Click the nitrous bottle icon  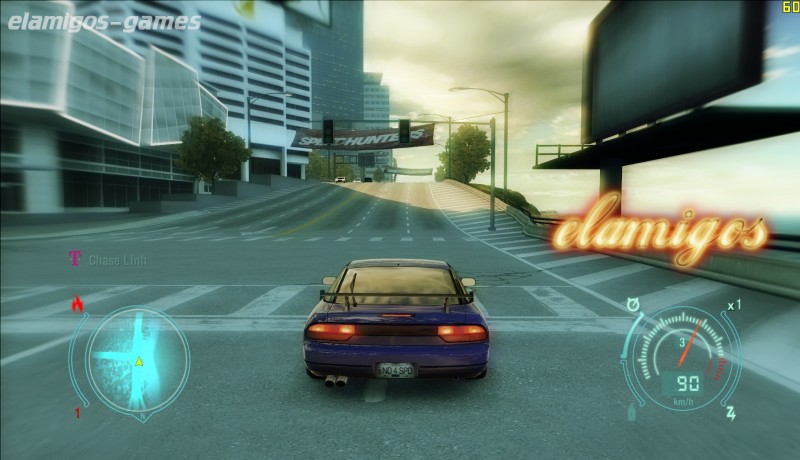point(631,411)
